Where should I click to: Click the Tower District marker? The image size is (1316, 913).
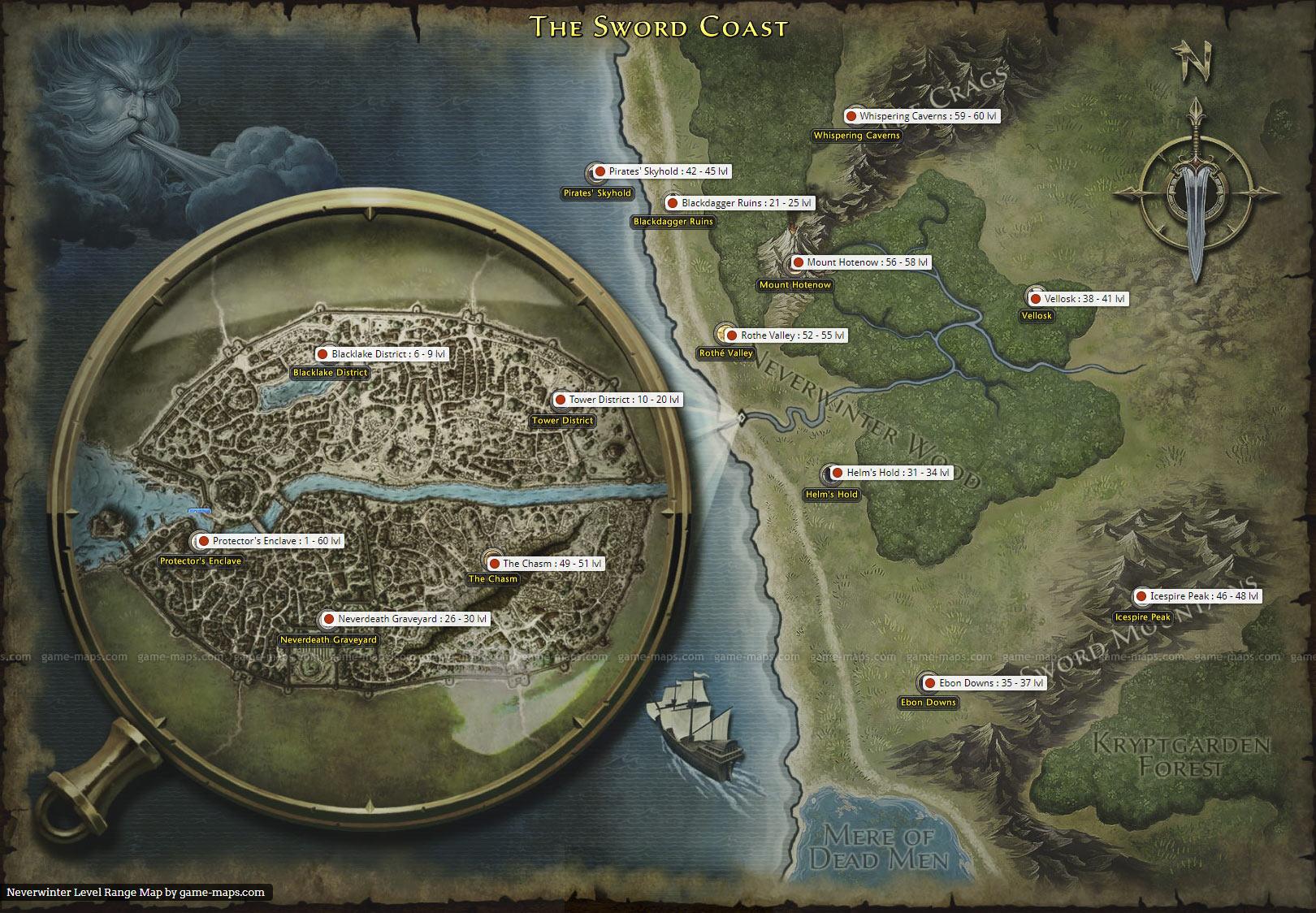[560, 400]
